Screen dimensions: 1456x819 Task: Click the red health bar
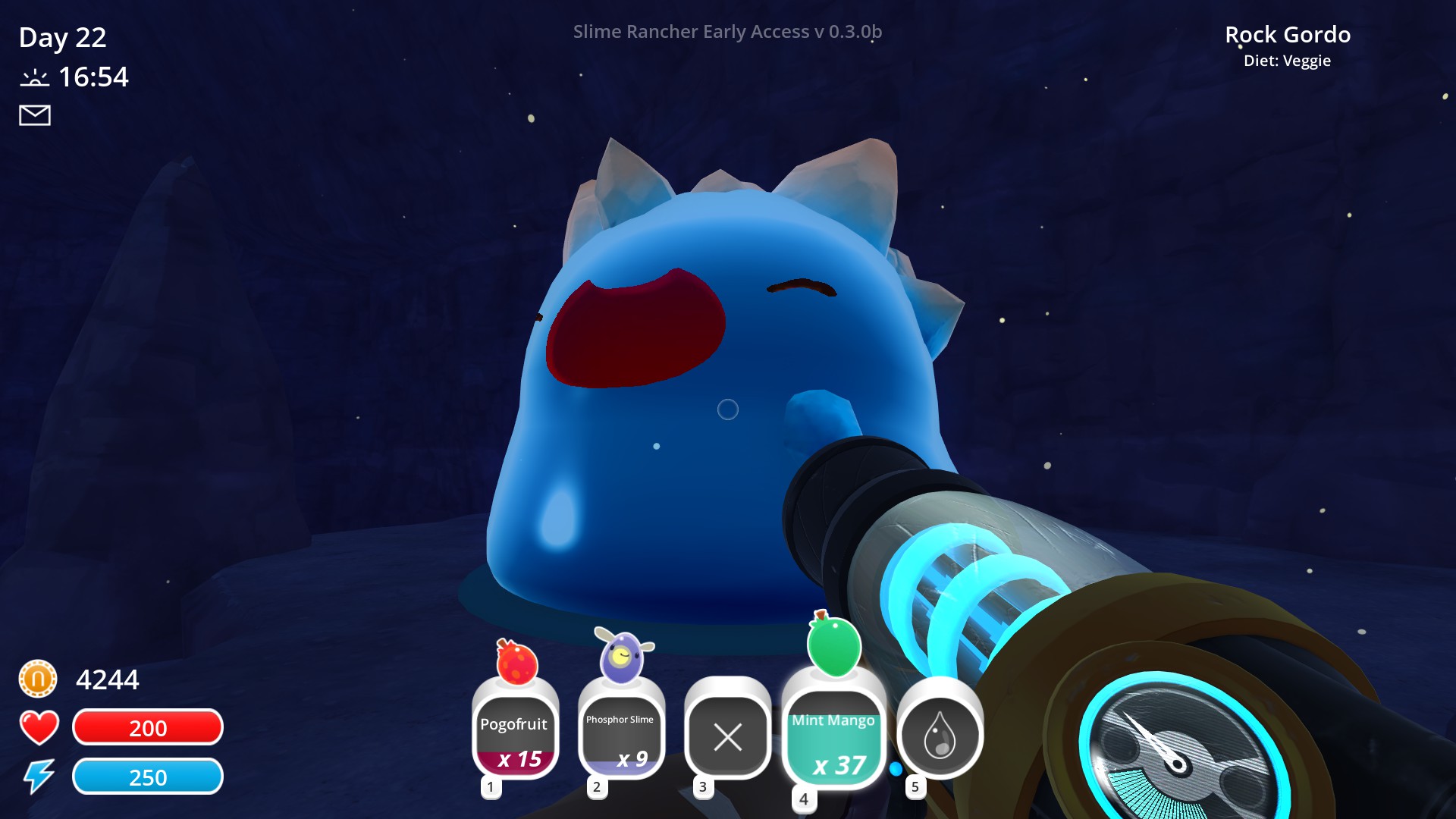147,726
